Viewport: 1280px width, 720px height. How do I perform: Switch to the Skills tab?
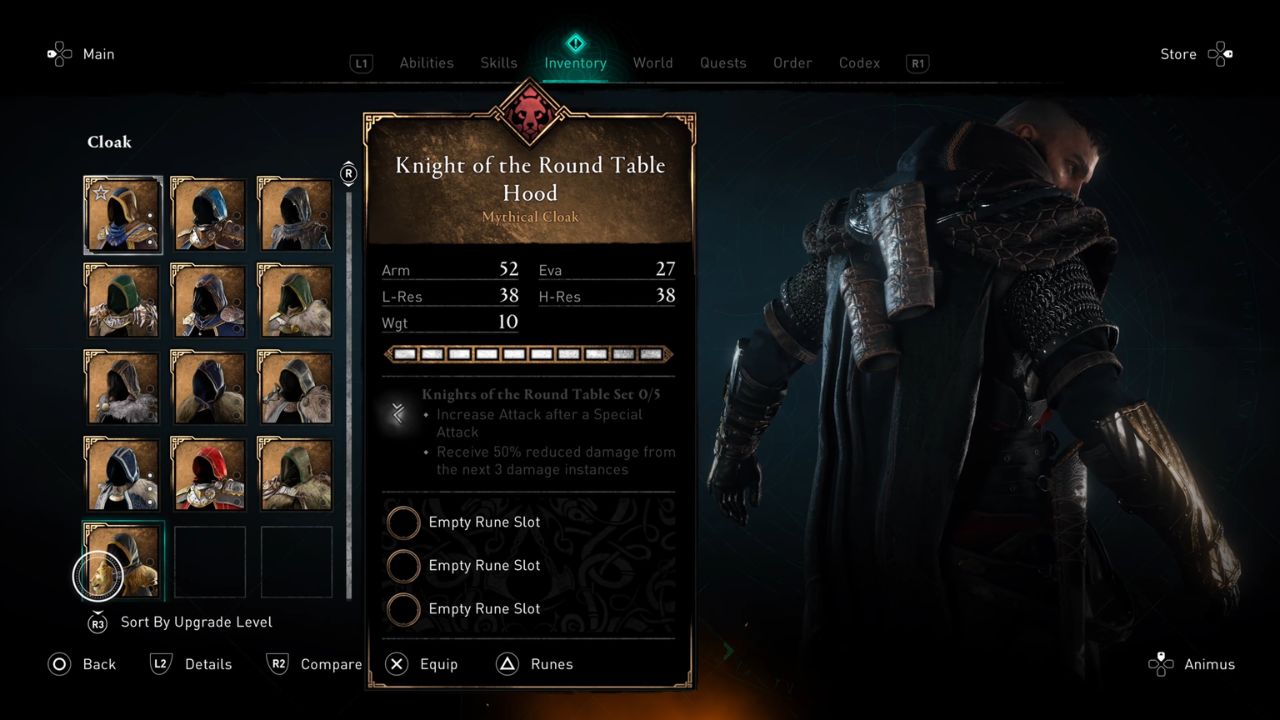(x=498, y=62)
